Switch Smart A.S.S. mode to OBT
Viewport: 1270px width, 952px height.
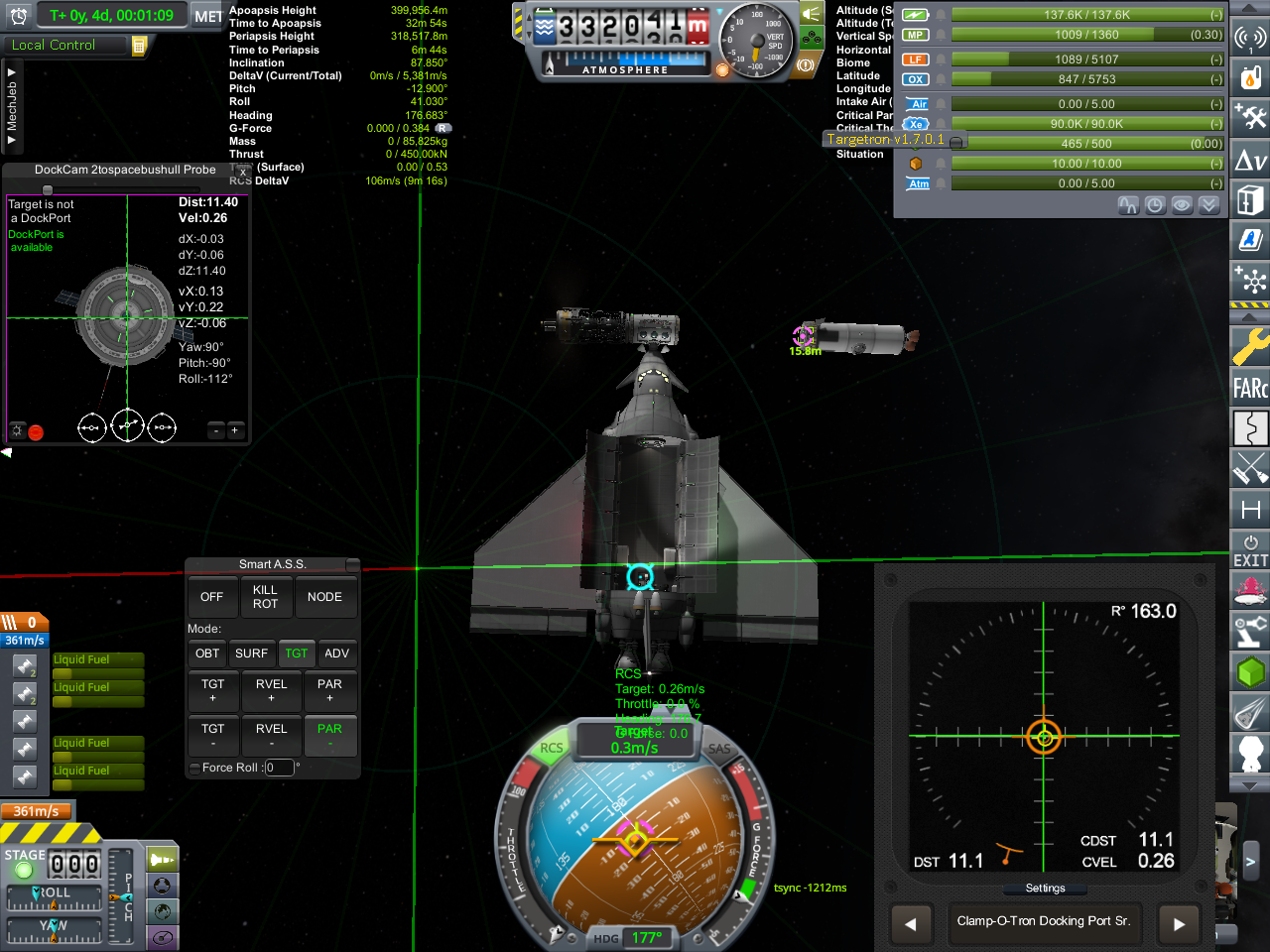[207, 654]
